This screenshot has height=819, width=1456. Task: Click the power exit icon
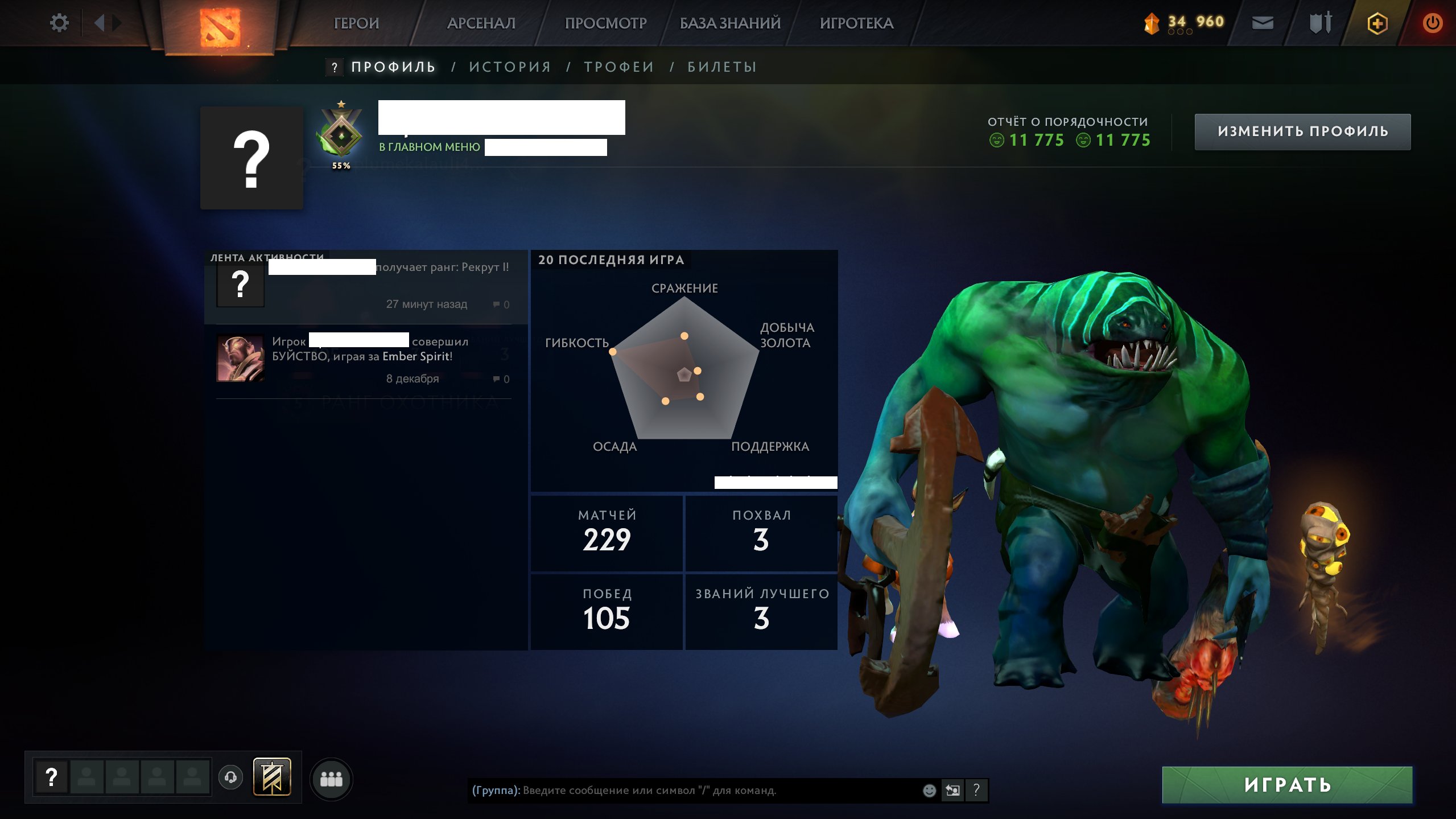tap(1433, 23)
